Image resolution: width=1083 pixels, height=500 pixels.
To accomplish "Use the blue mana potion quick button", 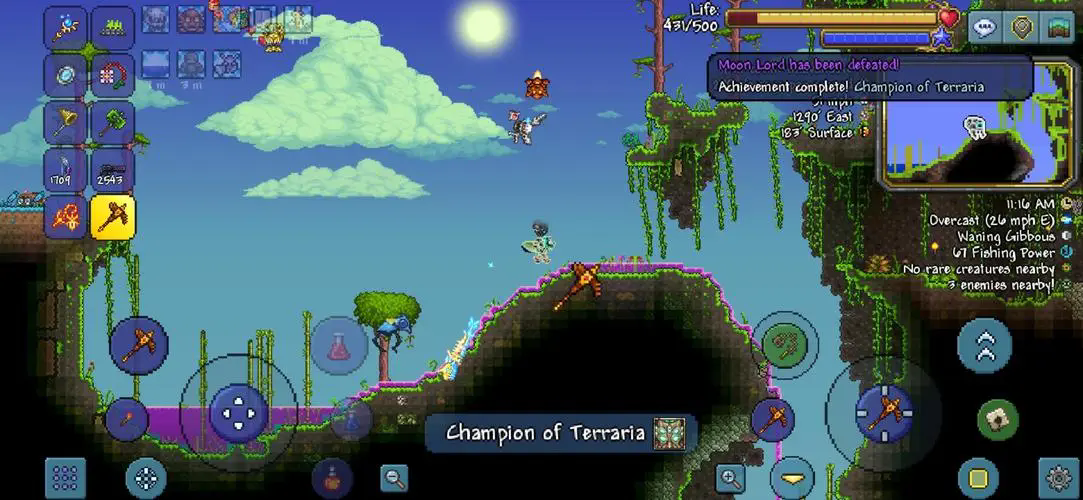I will 351,416.
